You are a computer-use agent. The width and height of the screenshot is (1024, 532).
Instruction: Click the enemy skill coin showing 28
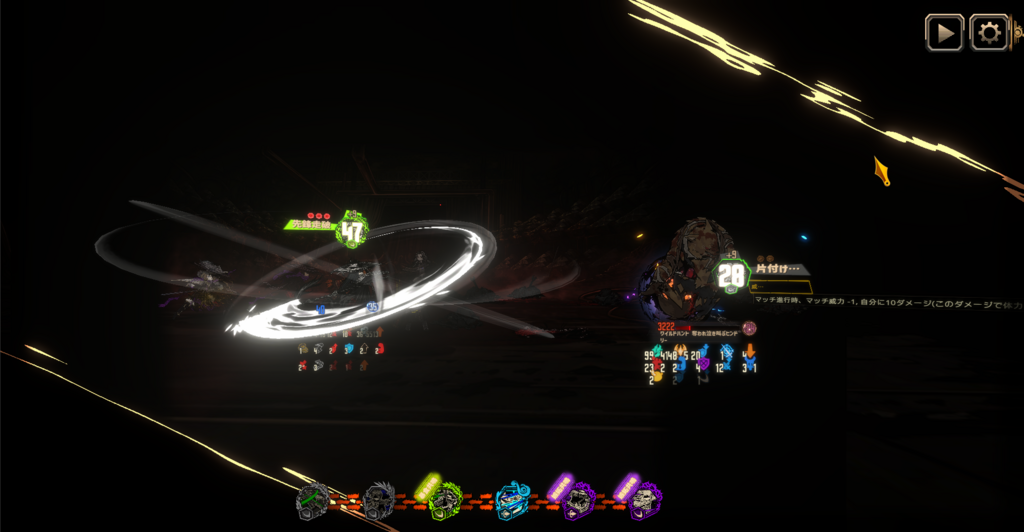[x=731, y=276]
